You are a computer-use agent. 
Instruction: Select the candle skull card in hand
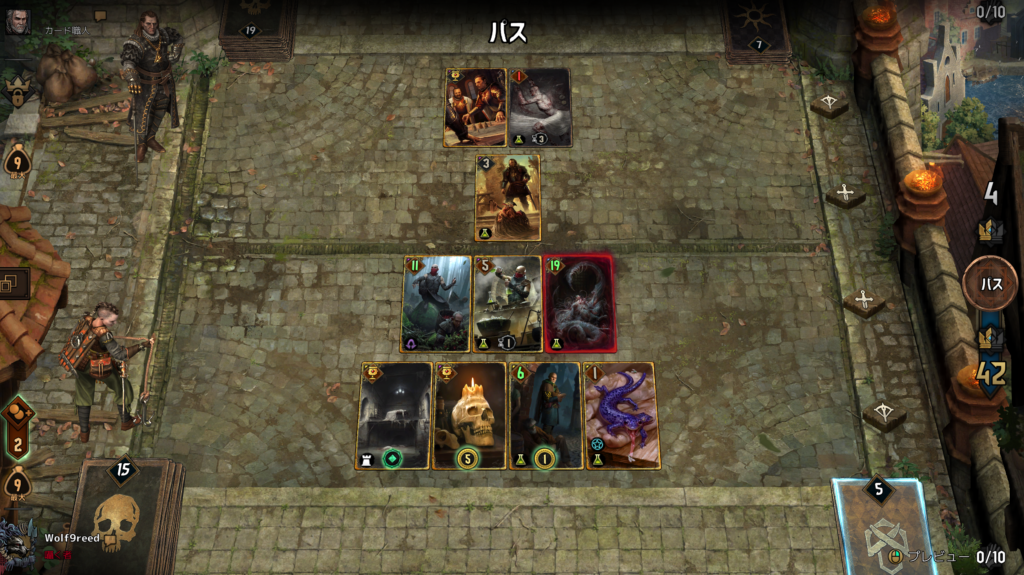[469, 415]
